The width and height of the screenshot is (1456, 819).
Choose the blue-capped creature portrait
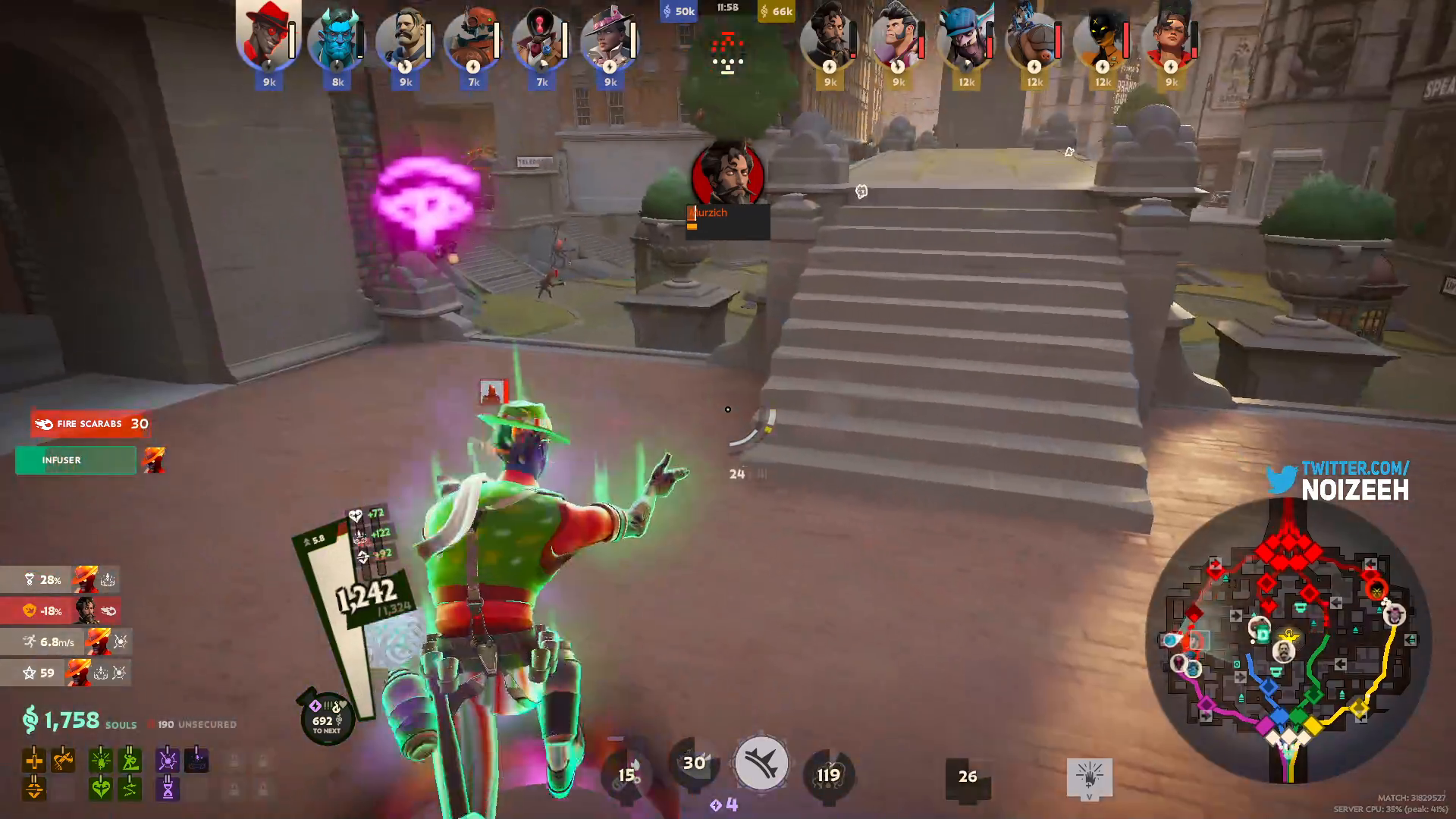pyautogui.click(x=966, y=39)
